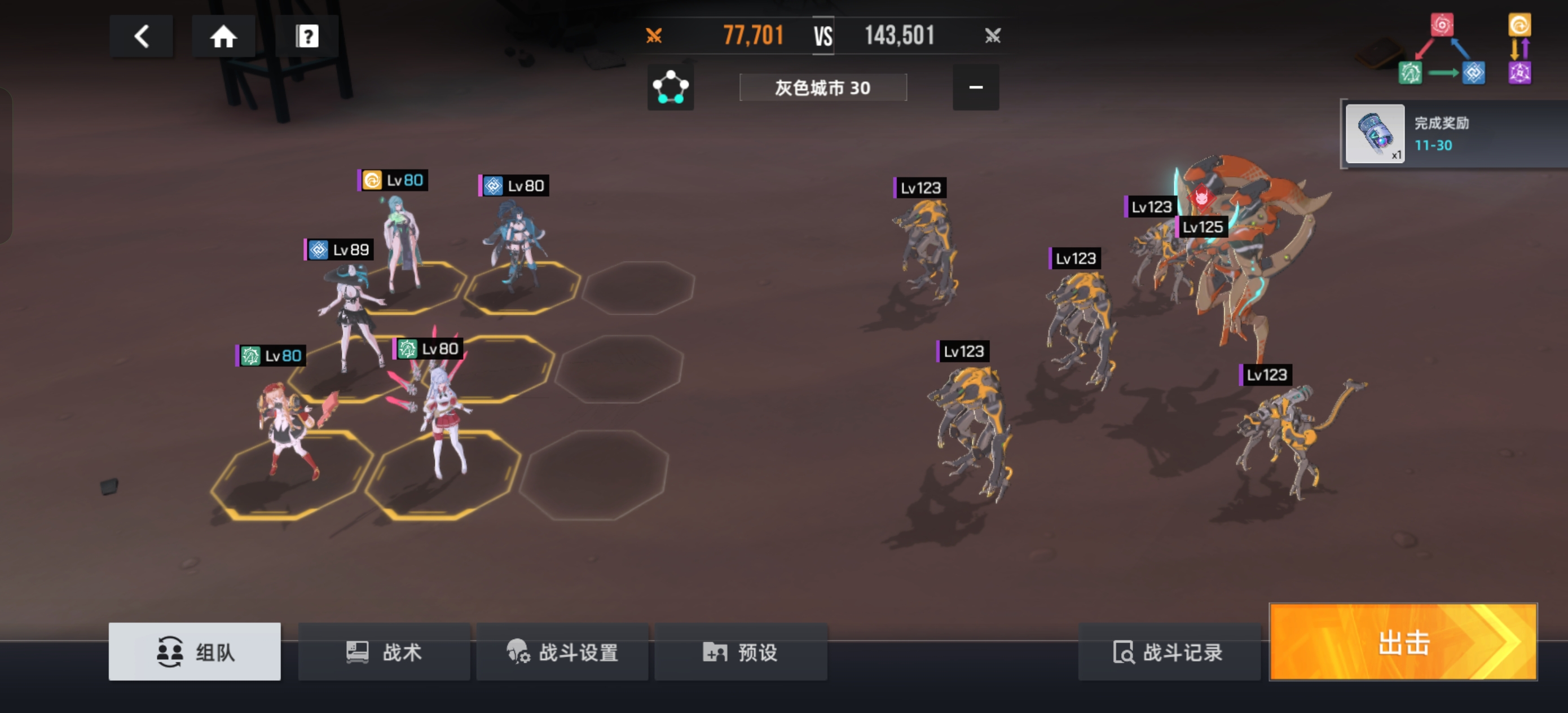Open the pentagon formation icon
This screenshot has height=713, width=1568.
pos(670,87)
